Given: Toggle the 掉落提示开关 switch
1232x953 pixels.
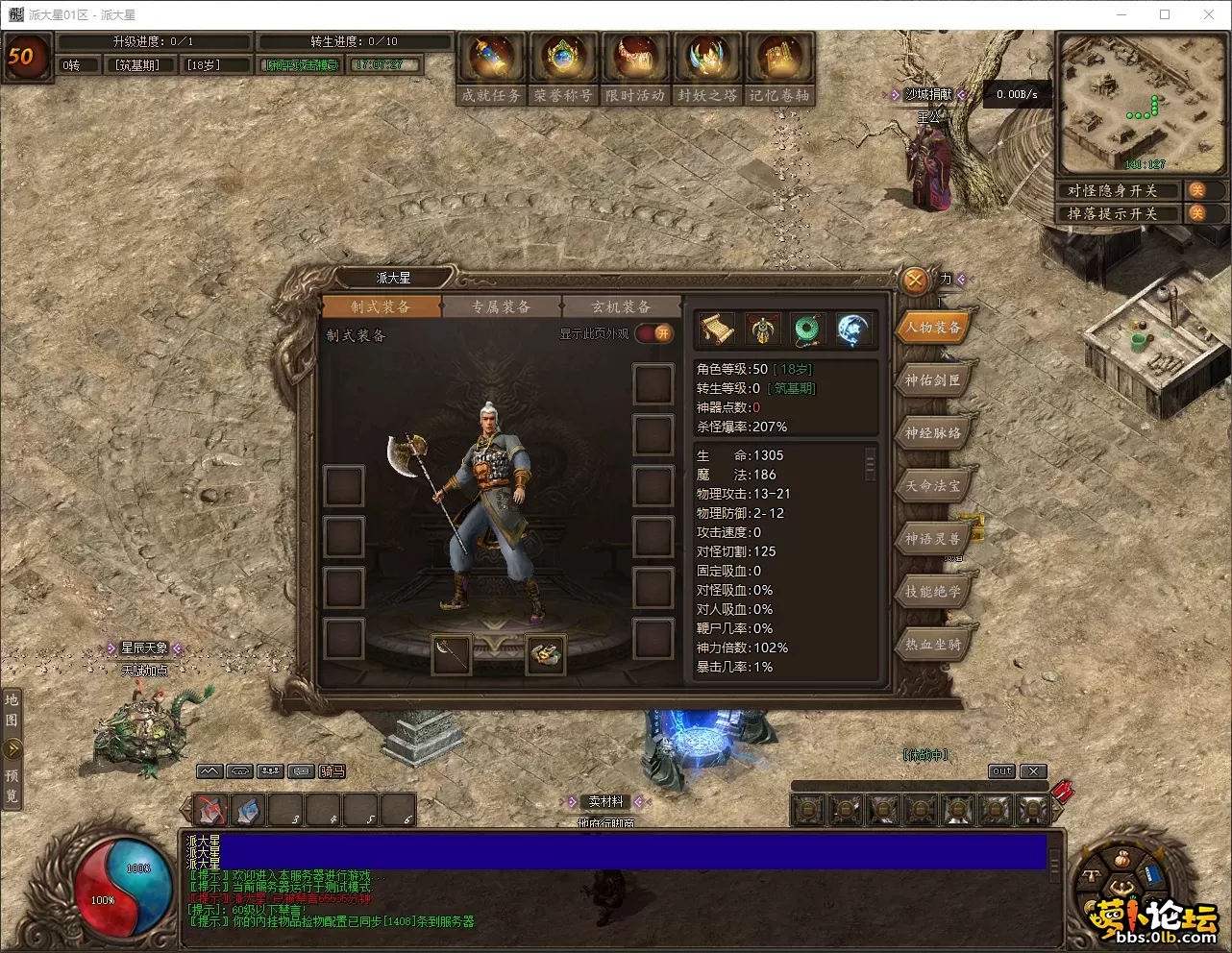Looking at the screenshot, I should (1196, 213).
